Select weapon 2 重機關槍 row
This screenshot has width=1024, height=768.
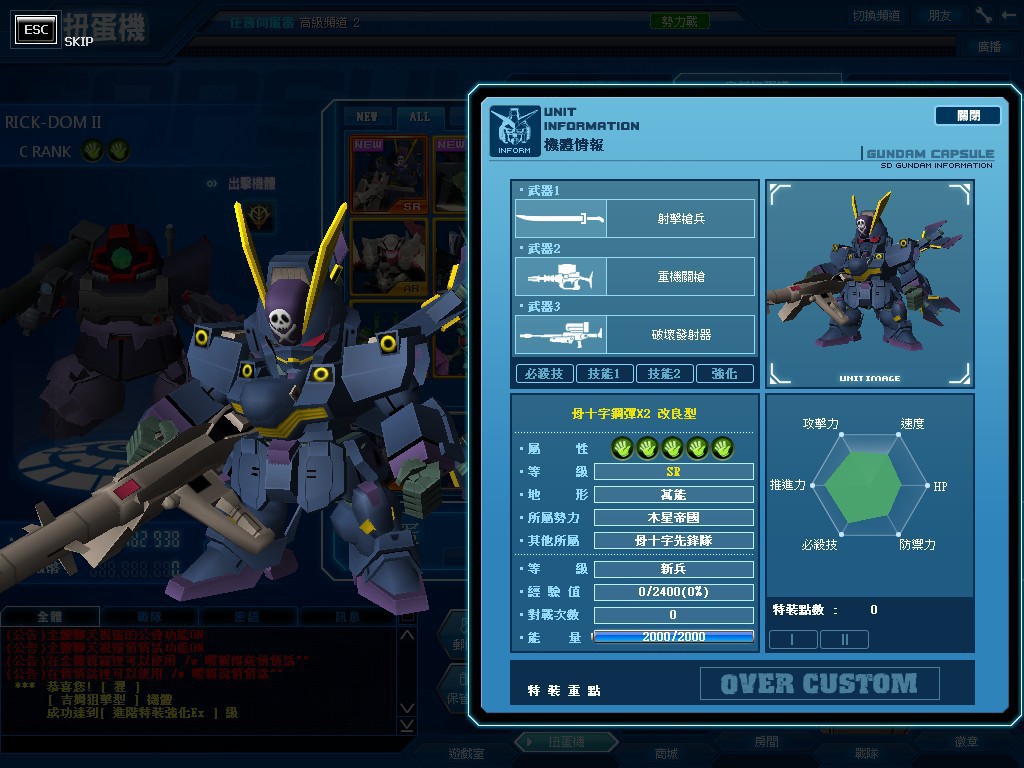click(634, 276)
